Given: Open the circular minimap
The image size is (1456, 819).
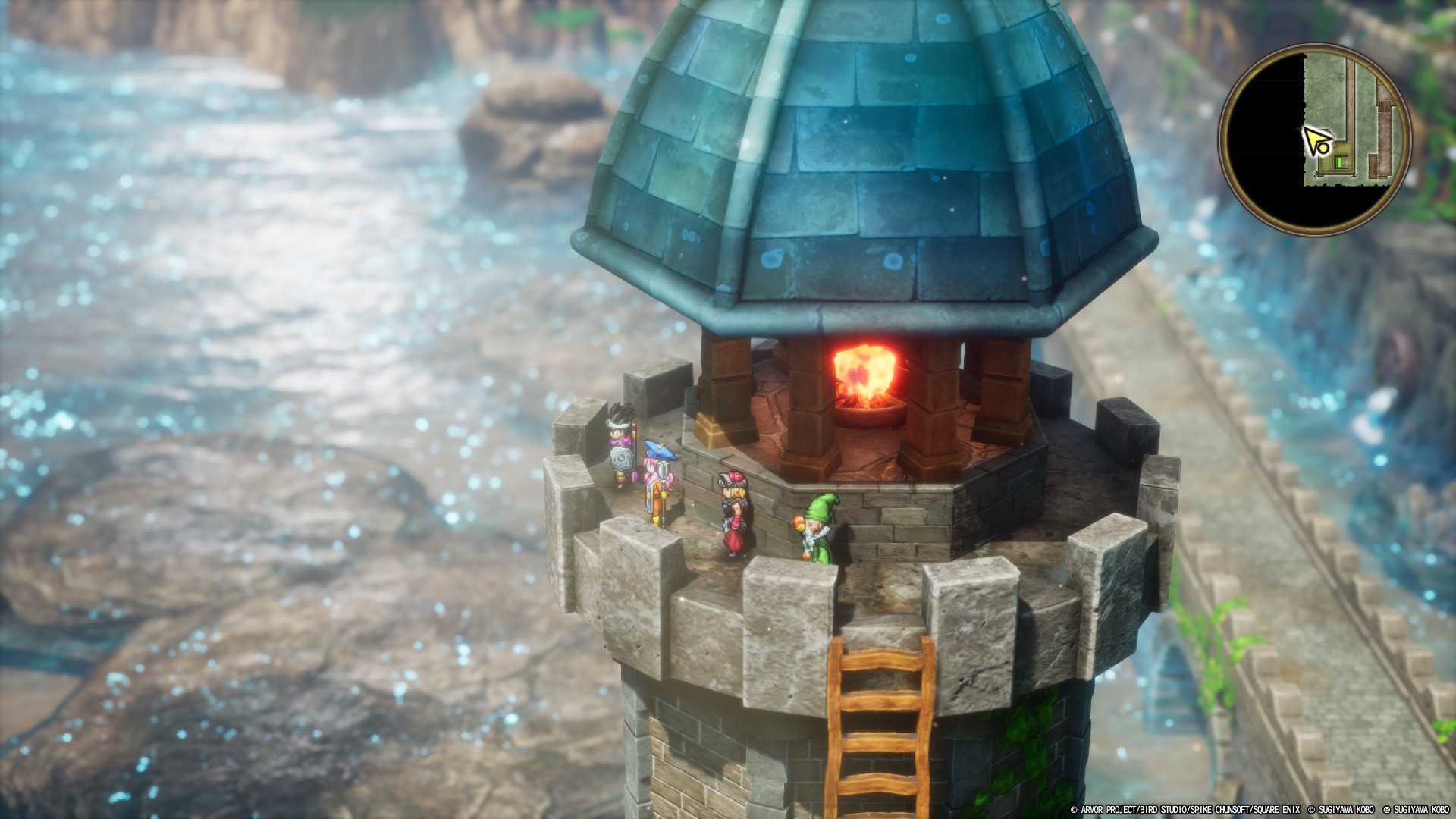Looking at the screenshot, I should click(1314, 140).
